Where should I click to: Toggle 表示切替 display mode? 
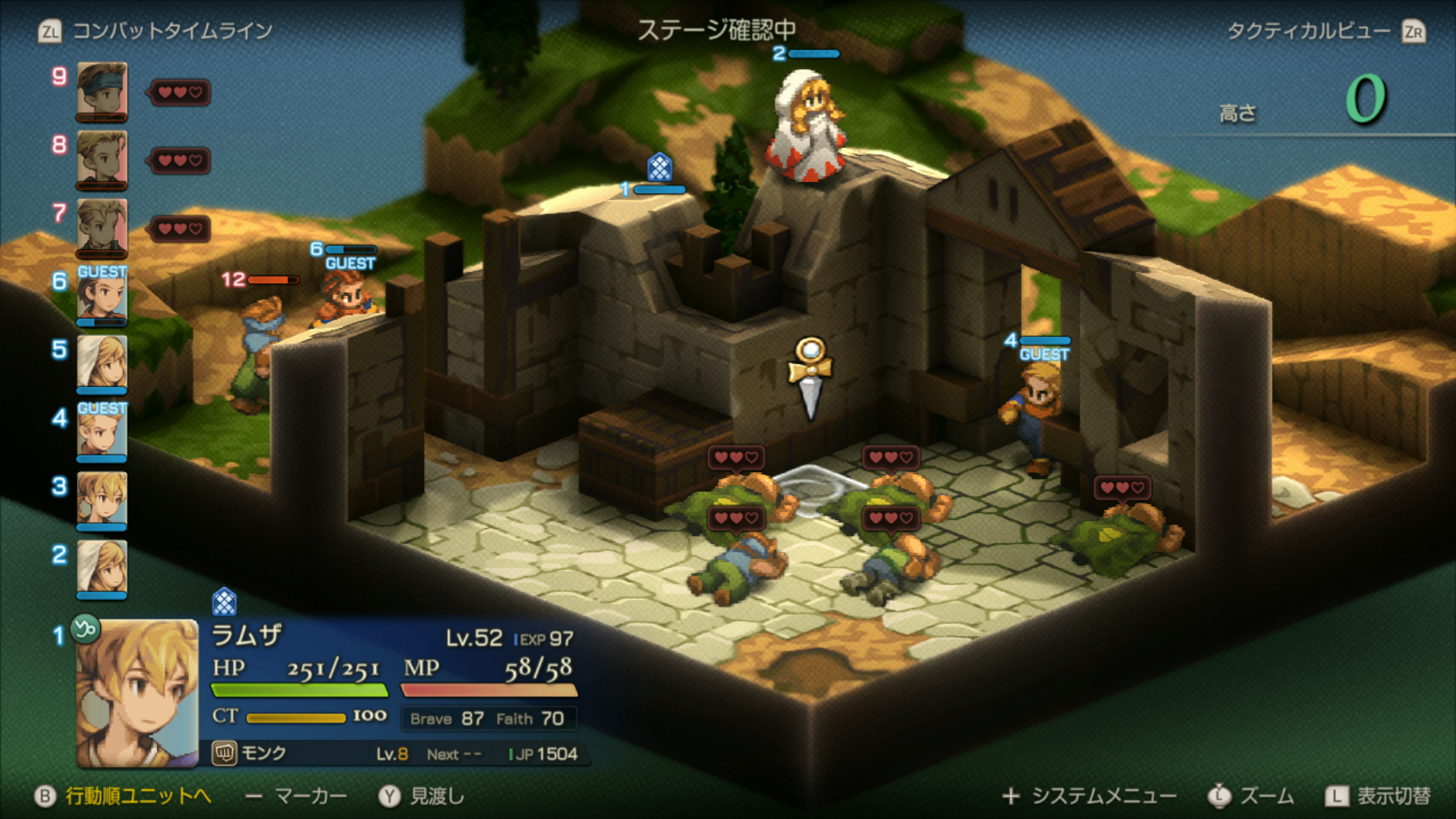pos(1393,795)
